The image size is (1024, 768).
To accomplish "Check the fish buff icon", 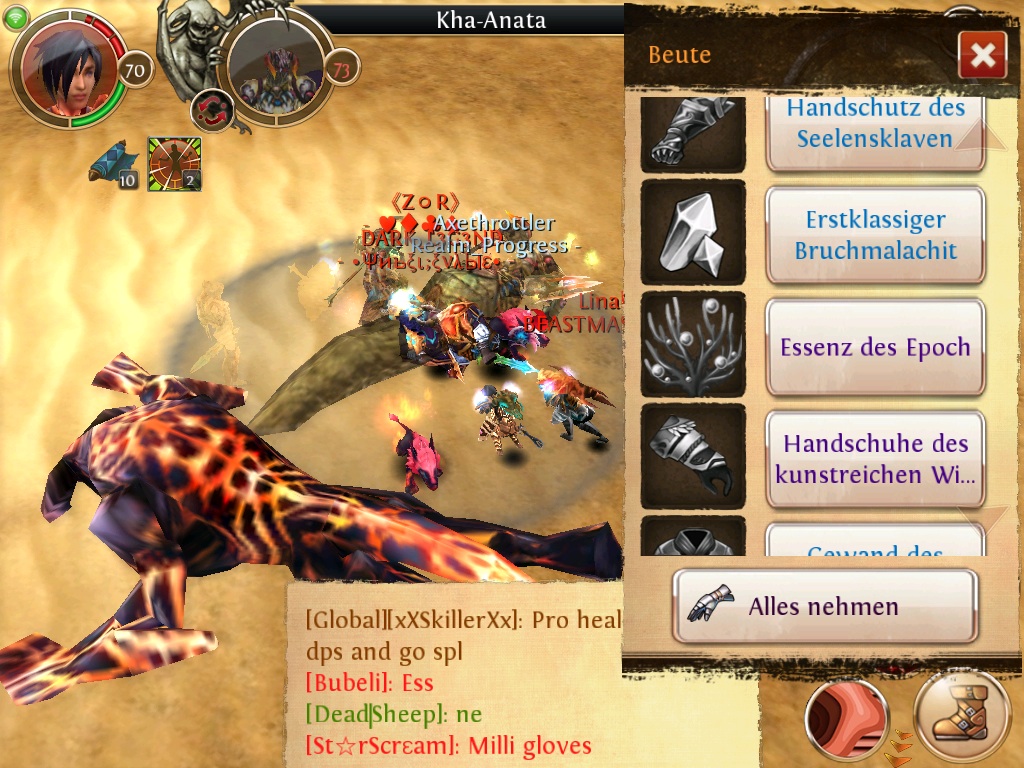I will pos(112,162).
